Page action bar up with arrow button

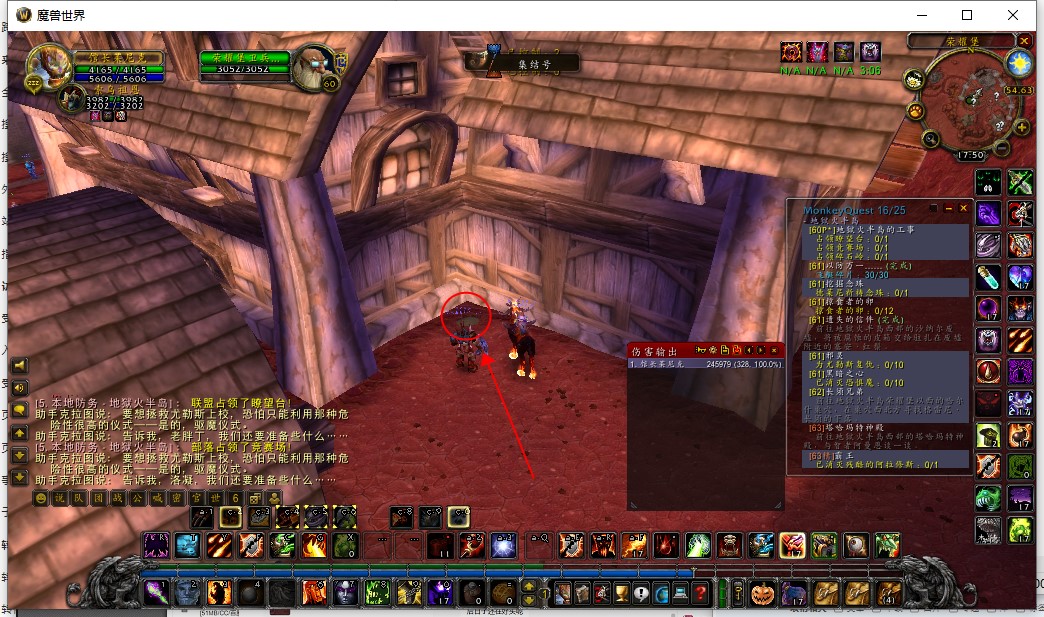click(x=528, y=586)
